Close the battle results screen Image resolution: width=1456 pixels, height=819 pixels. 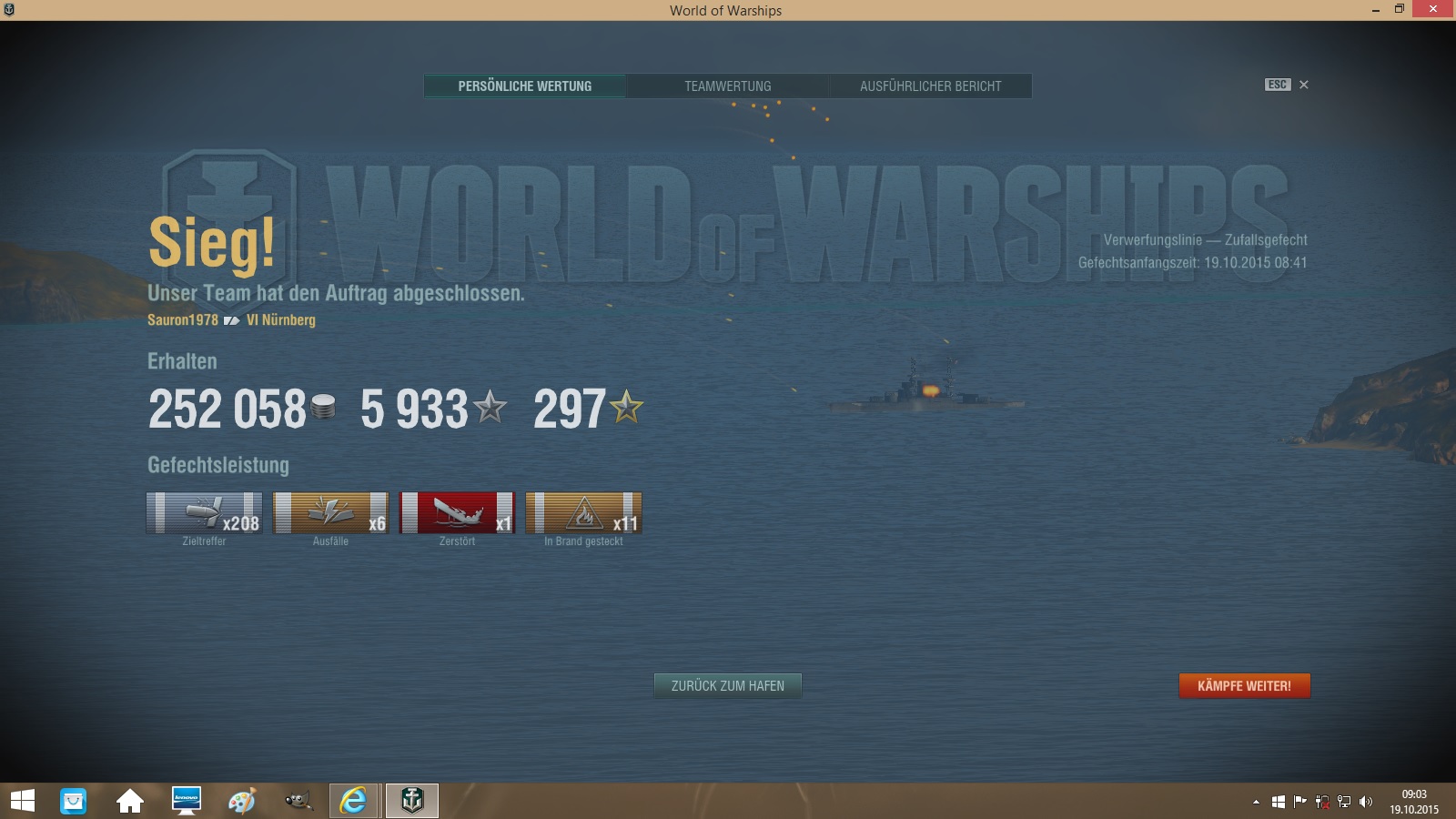pos(1303,85)
